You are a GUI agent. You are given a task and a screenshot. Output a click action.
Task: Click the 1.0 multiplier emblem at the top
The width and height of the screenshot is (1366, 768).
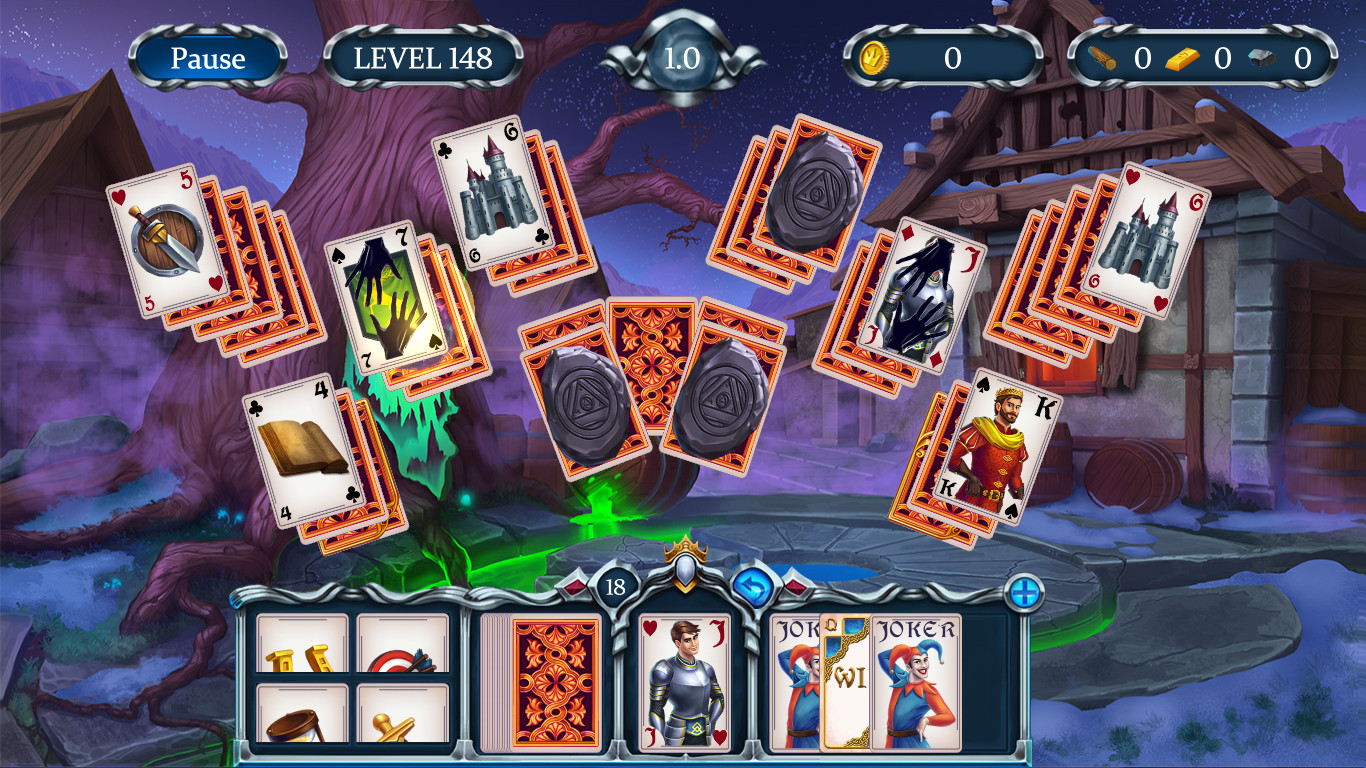(x=683, y=57)
